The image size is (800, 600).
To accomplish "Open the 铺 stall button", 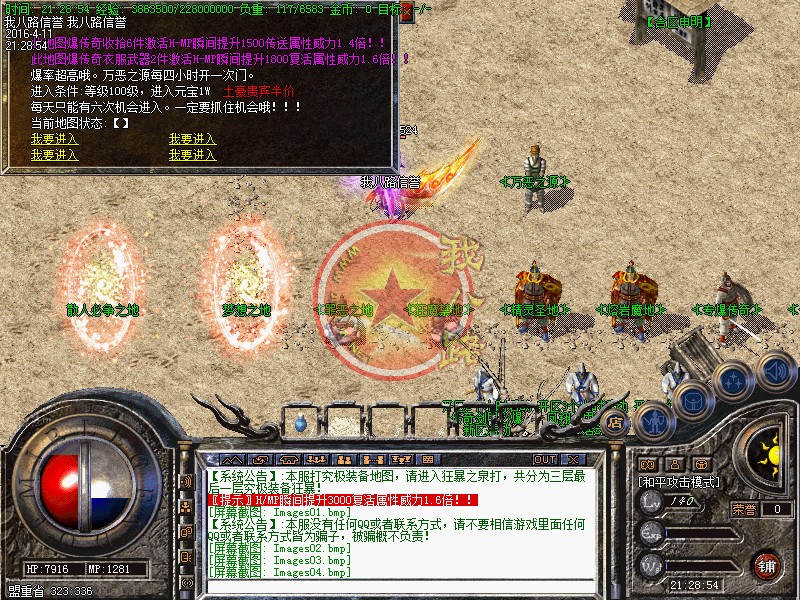I will tap(767, 564).
